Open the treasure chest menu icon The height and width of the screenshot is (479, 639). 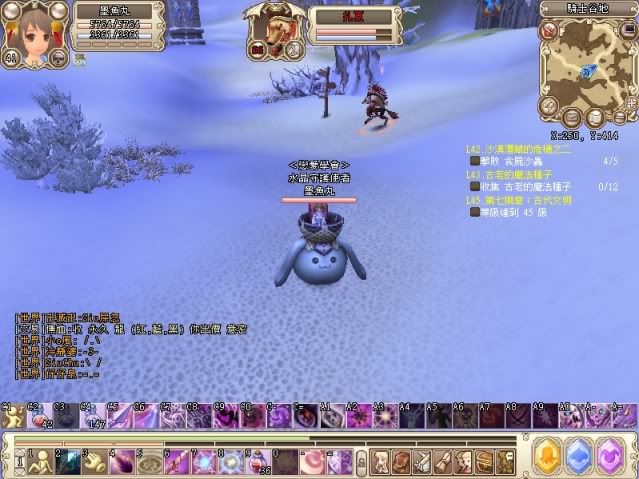(483, 461)
